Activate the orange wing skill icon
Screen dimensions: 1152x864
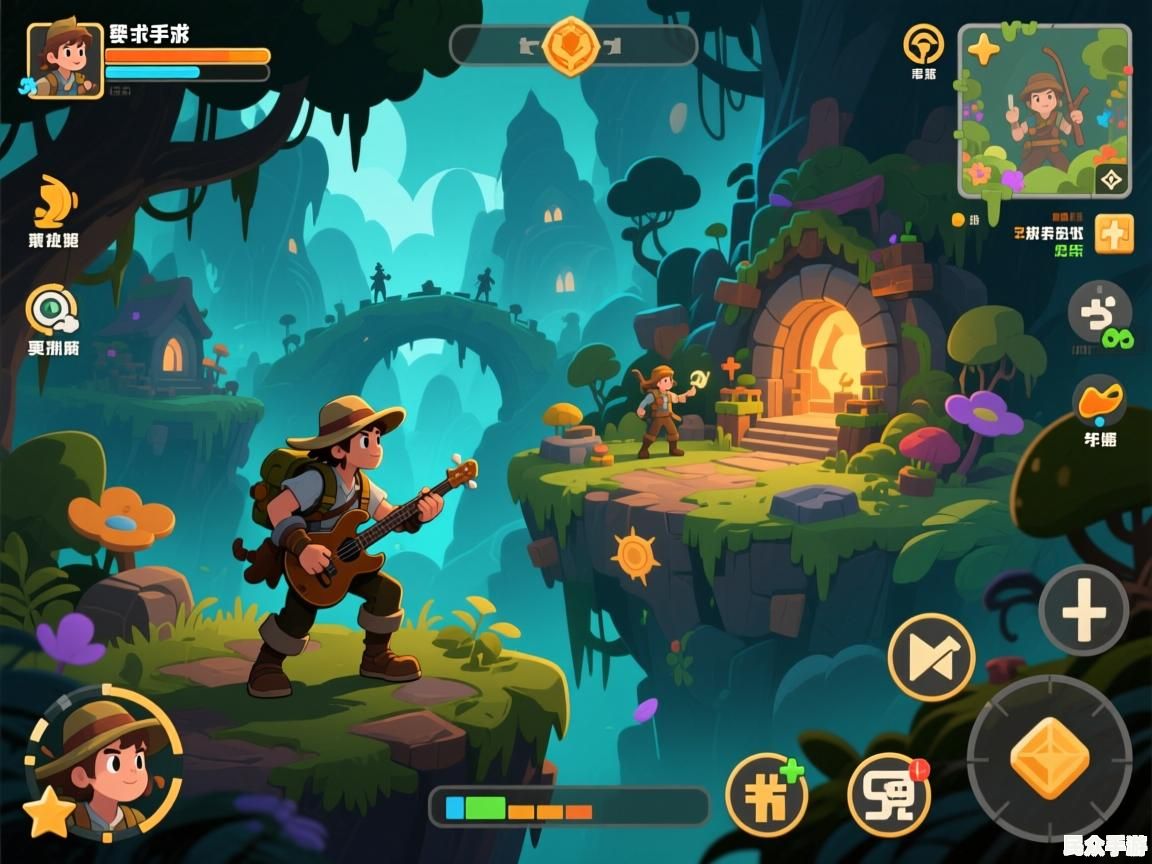54,202
